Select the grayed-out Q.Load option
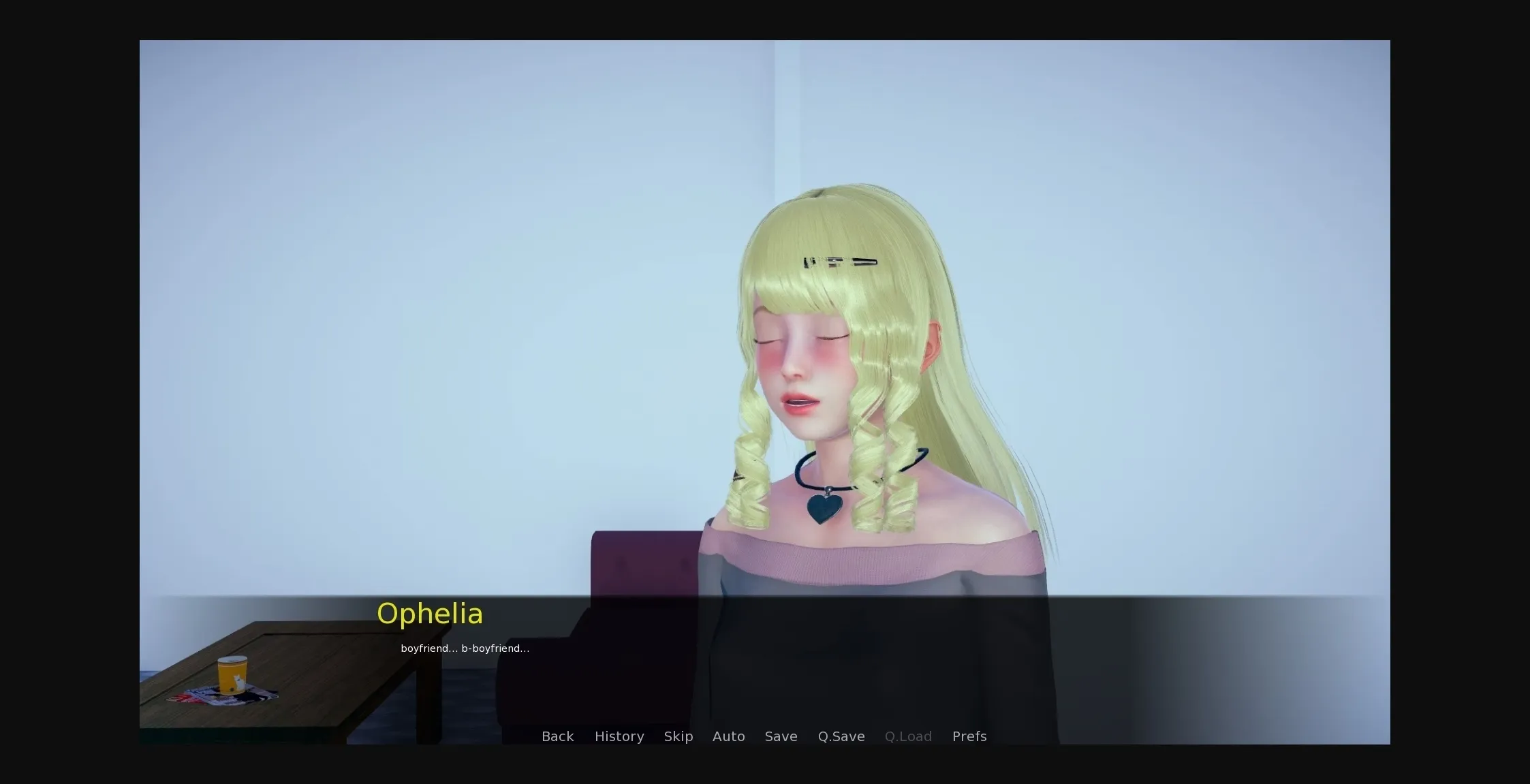1530x784 pixels. tap(908, 736)
